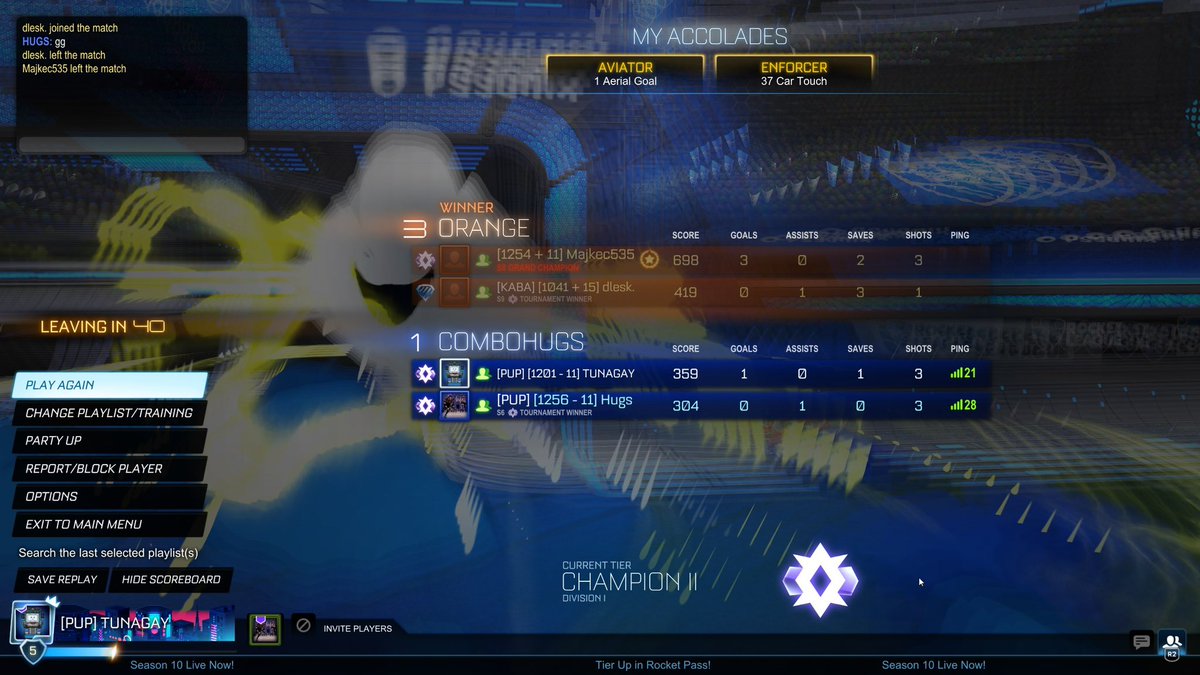Open Change Playlist/Training

click(x=110, y=413)
